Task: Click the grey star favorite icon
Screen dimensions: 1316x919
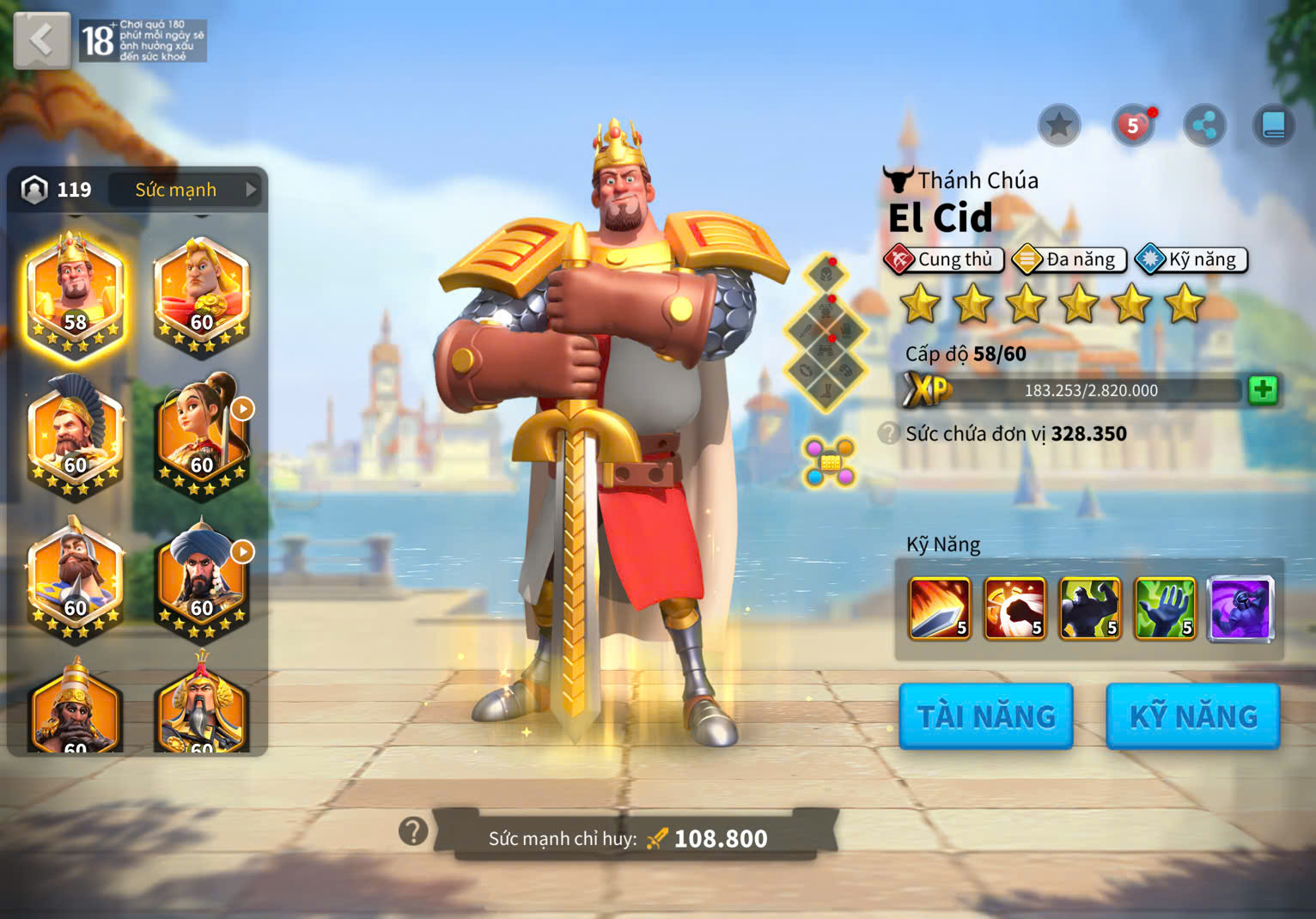Action: tap(1058, 126)
